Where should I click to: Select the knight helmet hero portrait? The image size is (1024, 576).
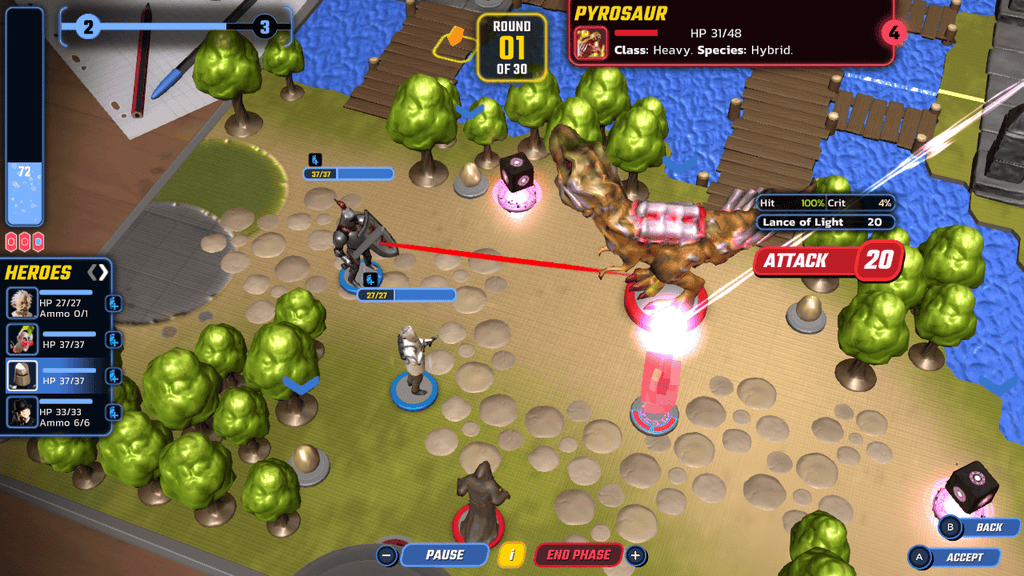[x=22, y=376]
